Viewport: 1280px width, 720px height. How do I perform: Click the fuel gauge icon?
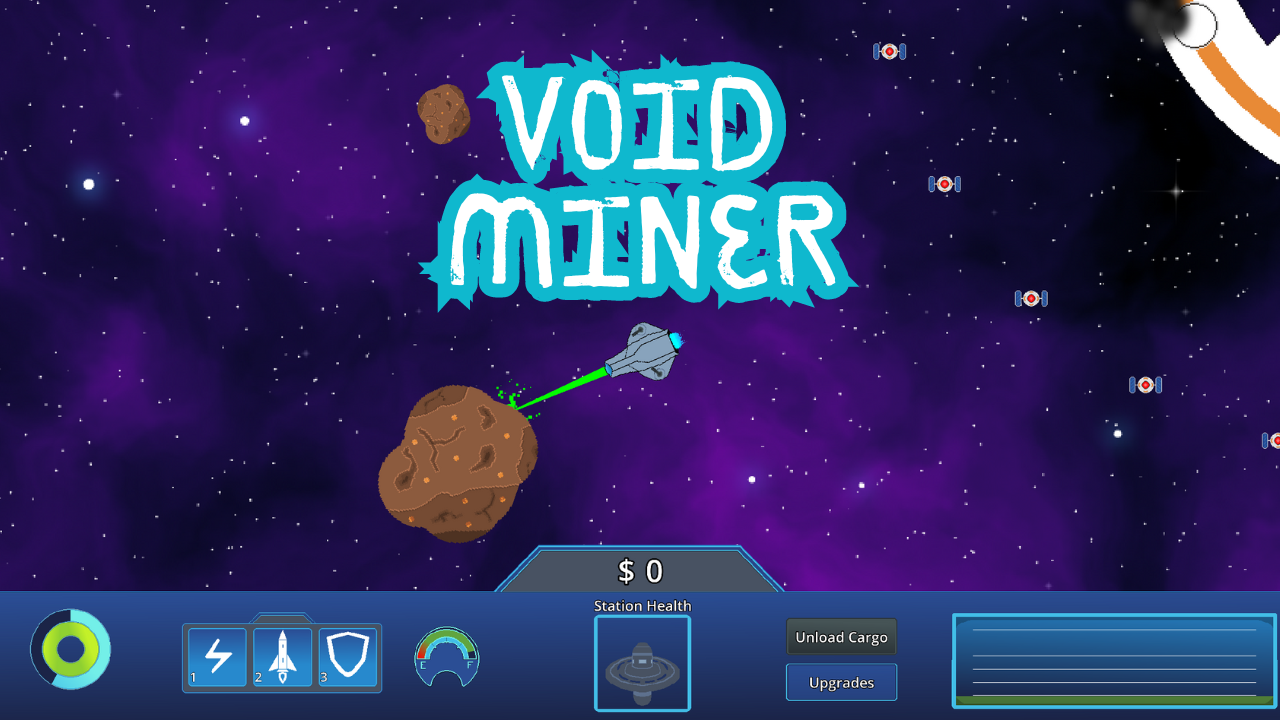(x=445, y=658)
